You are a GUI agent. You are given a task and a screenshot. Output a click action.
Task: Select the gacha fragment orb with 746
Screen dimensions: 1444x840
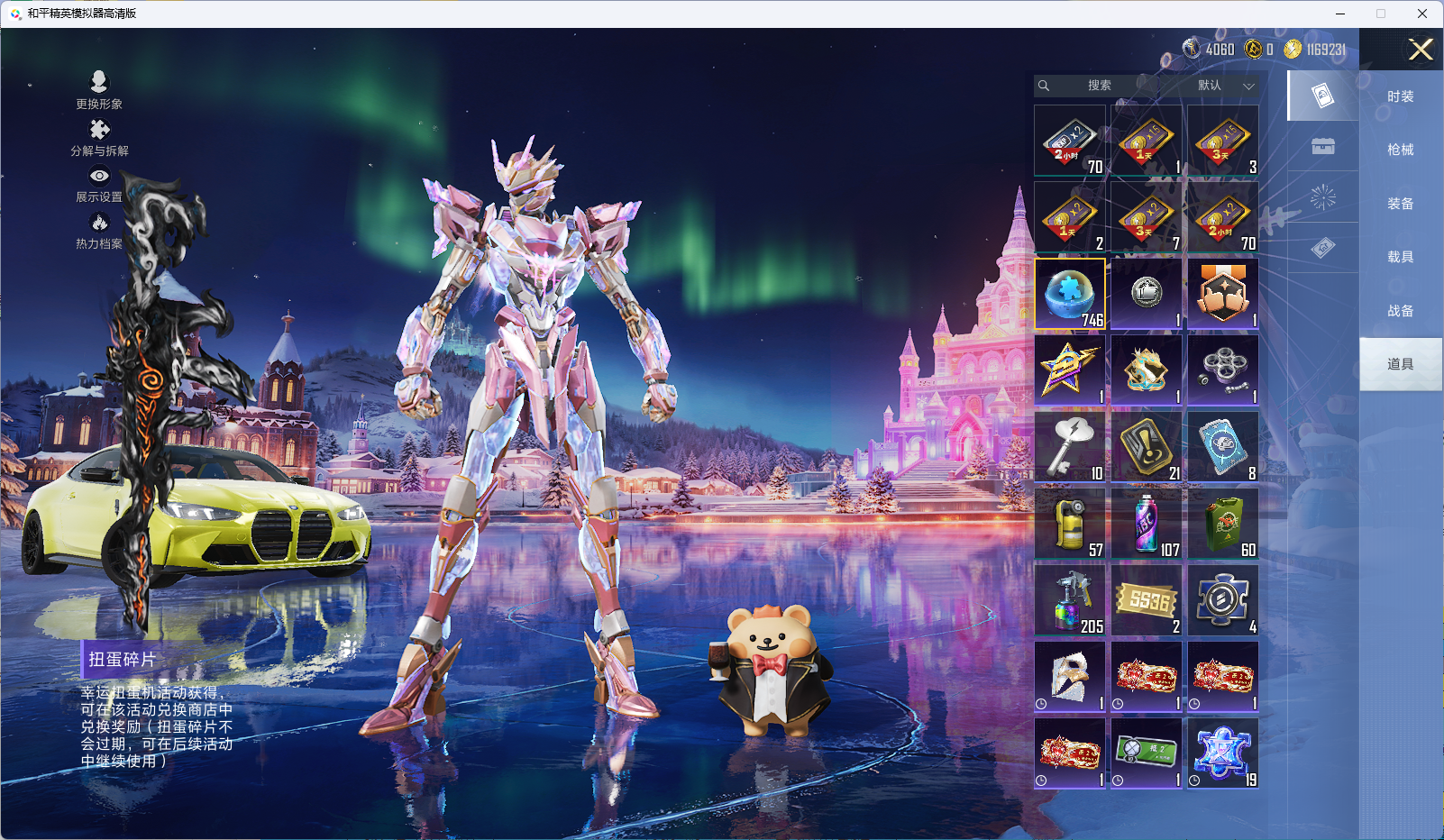[x=1070, y=294]
